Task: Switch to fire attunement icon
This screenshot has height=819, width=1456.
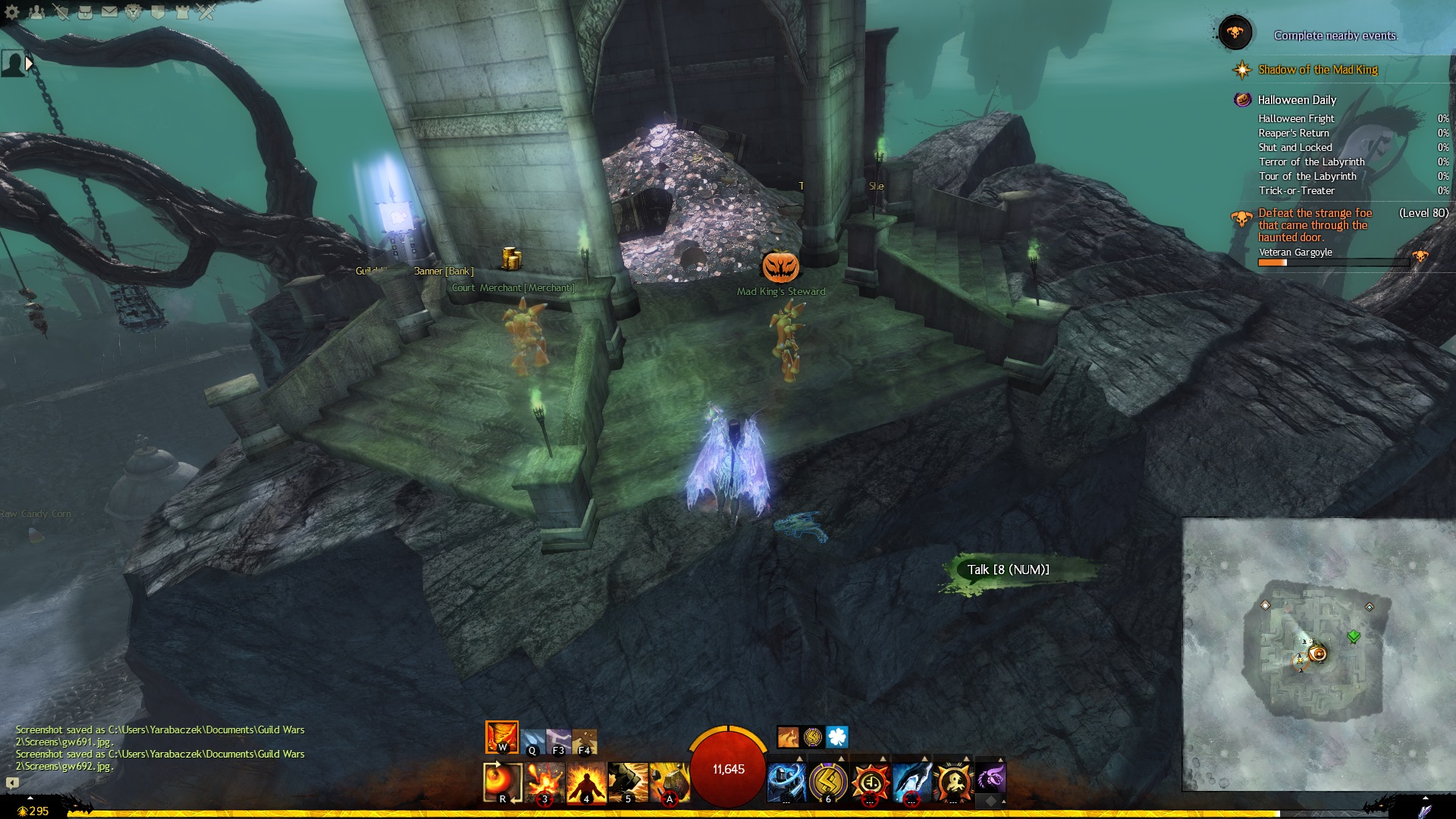Action: [x=501, y=736]
